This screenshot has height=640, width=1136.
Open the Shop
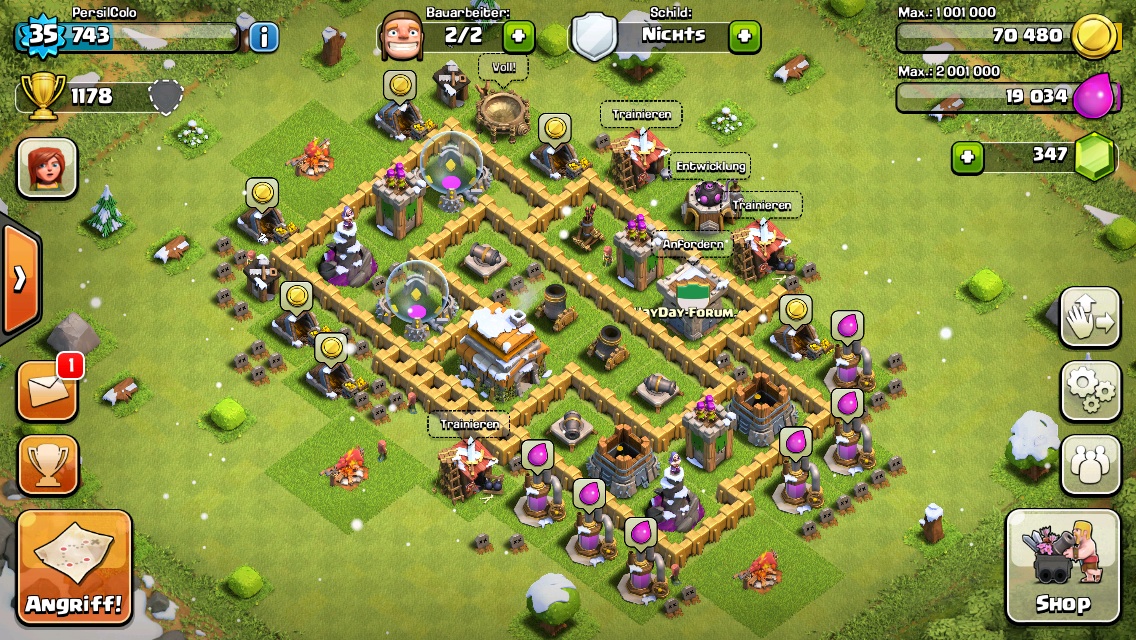(1062, 565)
